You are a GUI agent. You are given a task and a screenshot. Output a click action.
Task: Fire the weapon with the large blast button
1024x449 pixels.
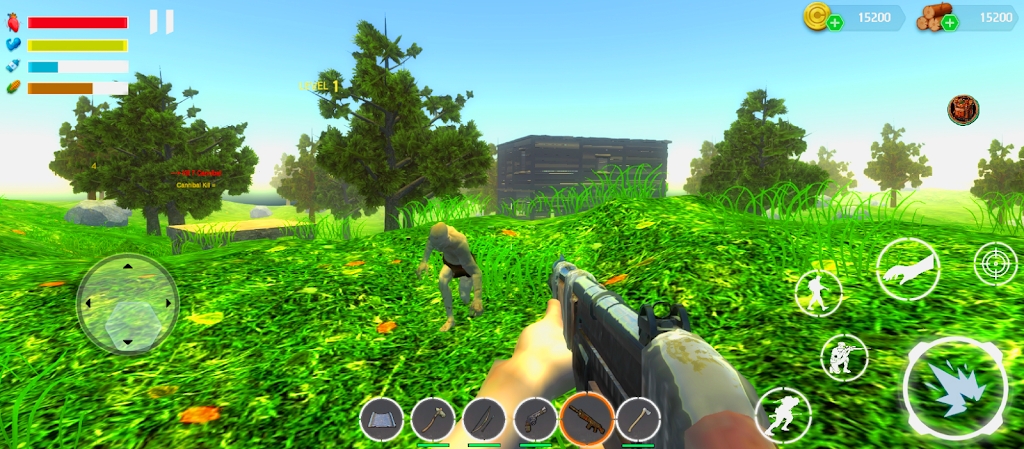tap(955, 388)
